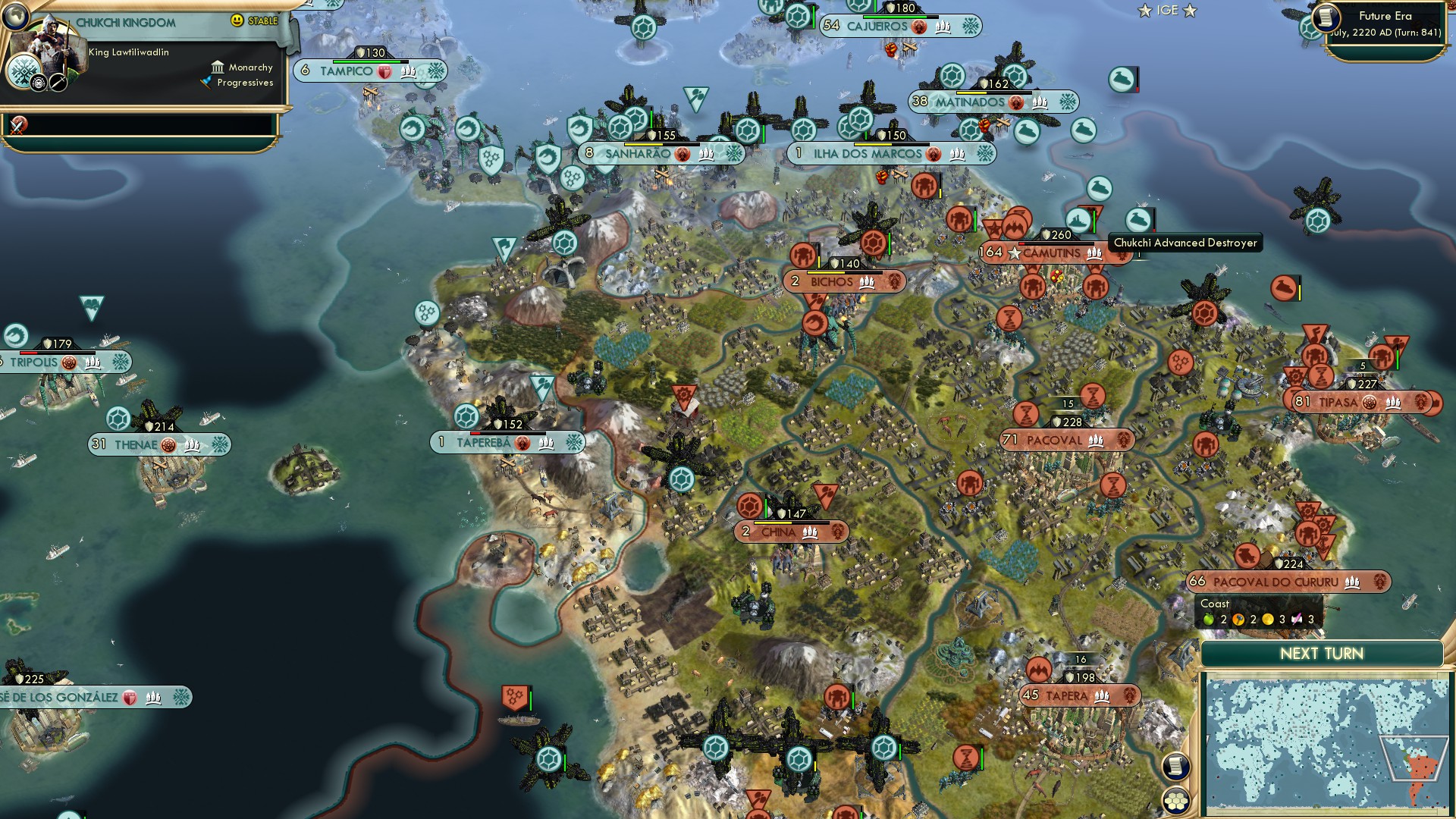
Task: Open strategic view via the hexagon tiles icon
Action: point(1176,801)
